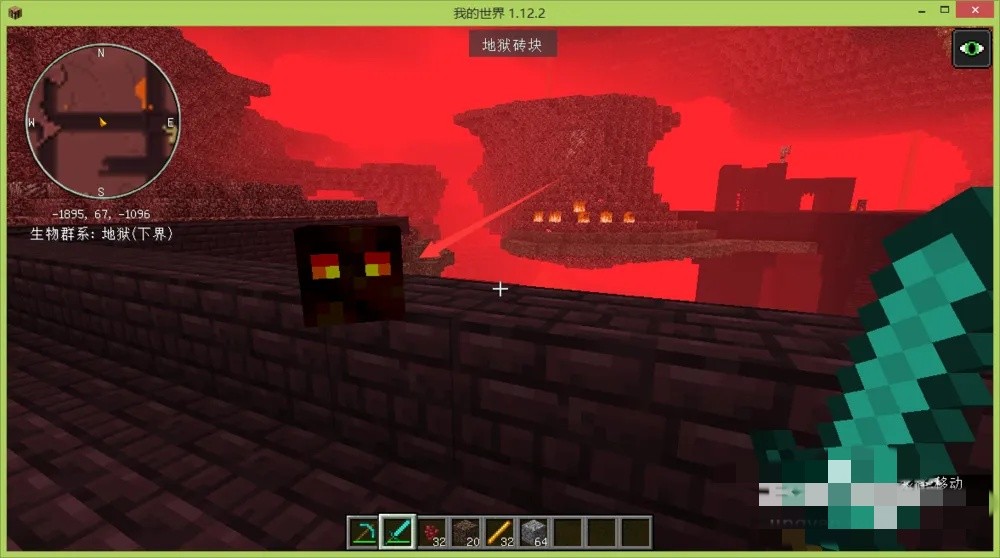
Task: Select the grey stone block stack of 64
Action: (x=534, y=532)
